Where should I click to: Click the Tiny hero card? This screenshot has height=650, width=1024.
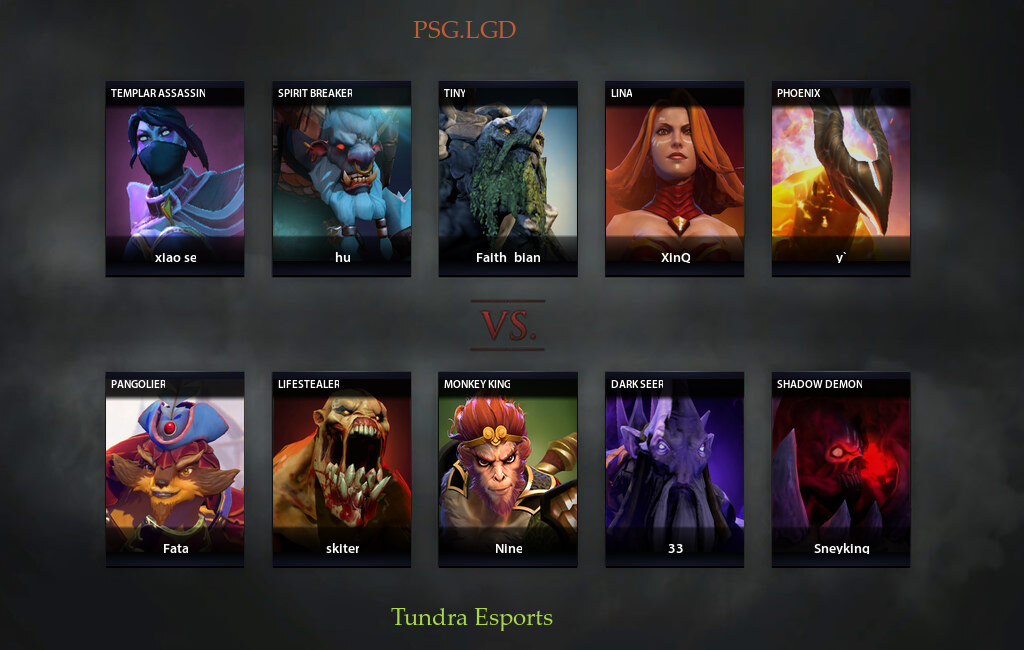[x=508, y=178]
